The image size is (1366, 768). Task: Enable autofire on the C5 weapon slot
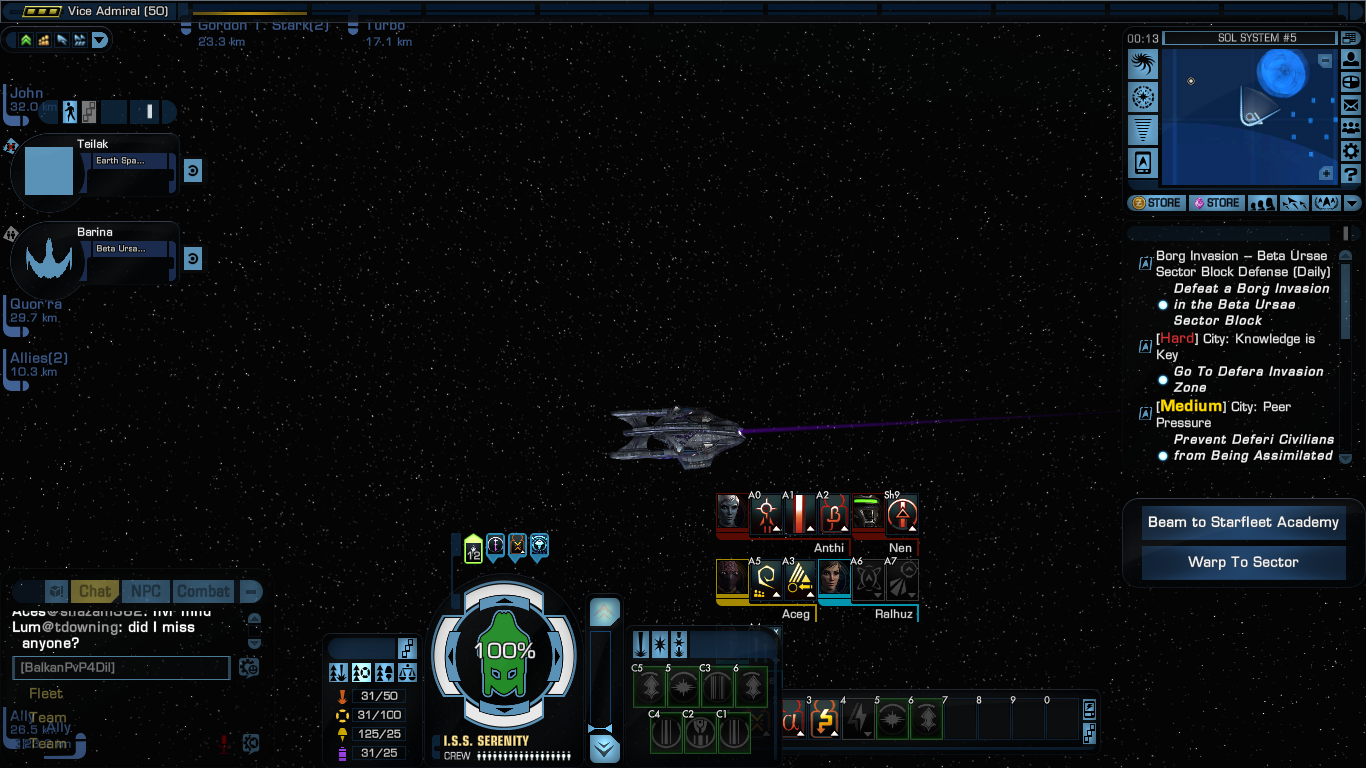pos(649,687)
